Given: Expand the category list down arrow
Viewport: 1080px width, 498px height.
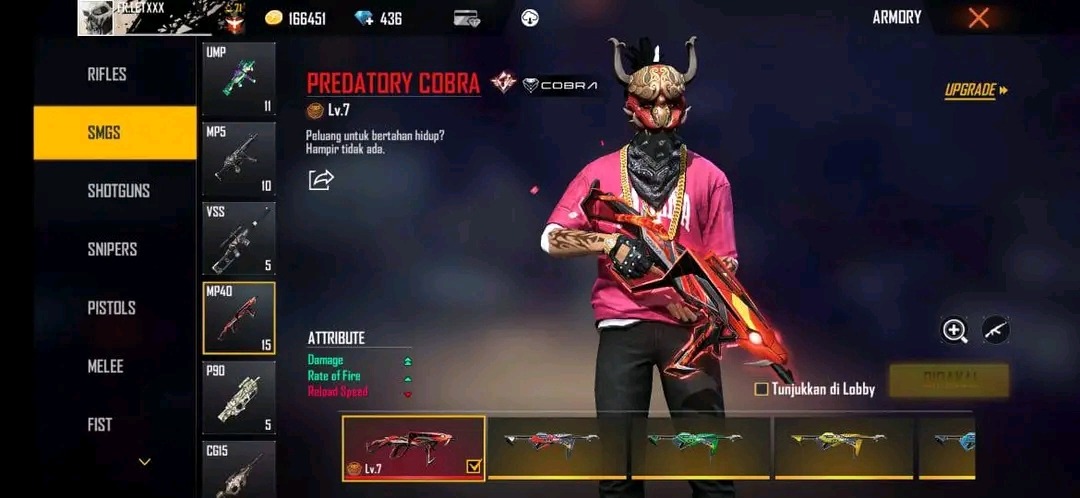Looking at the screenshot, I should (145, 462).
